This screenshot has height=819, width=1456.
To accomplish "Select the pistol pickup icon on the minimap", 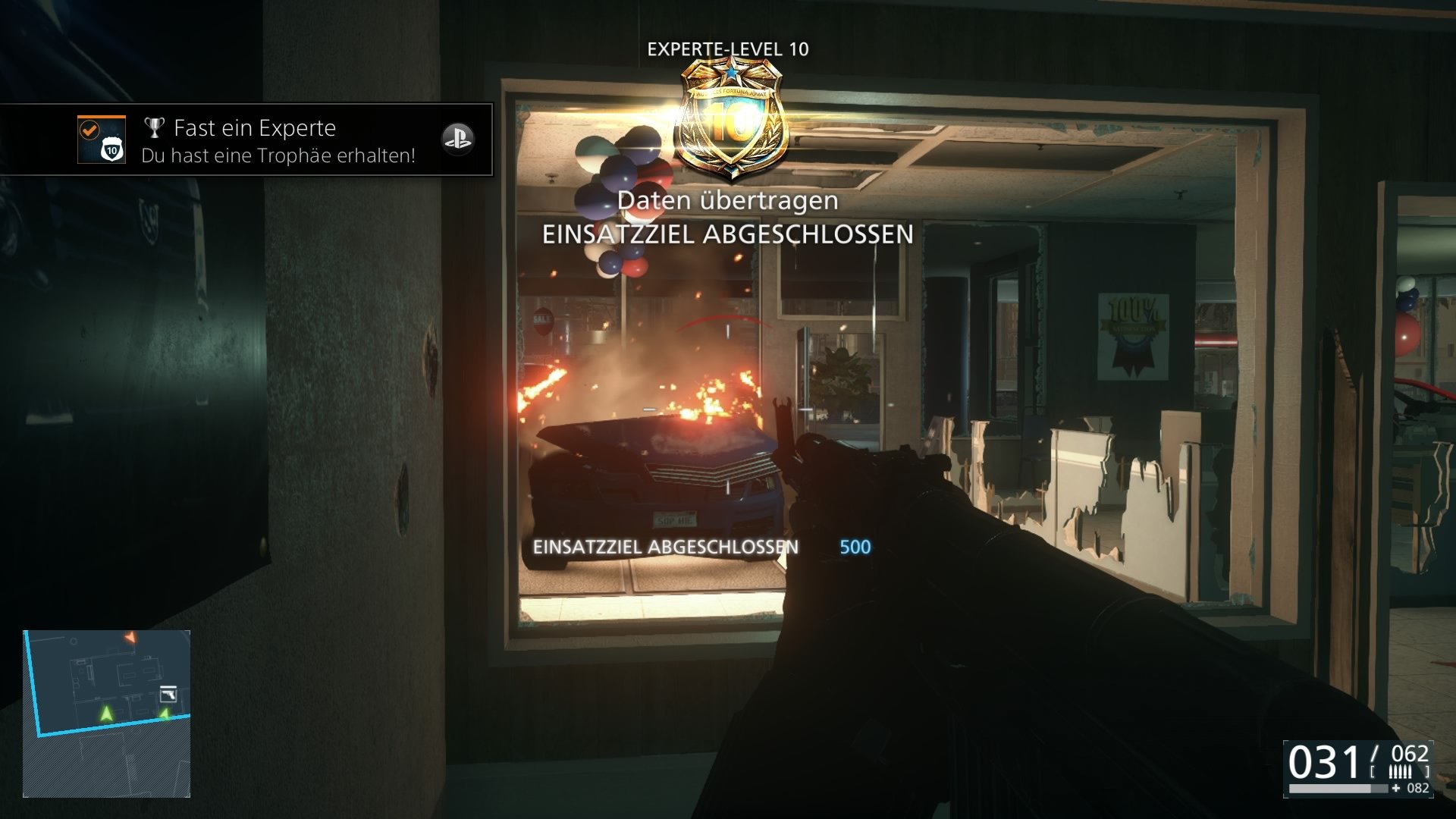I will tap(168, 695).
